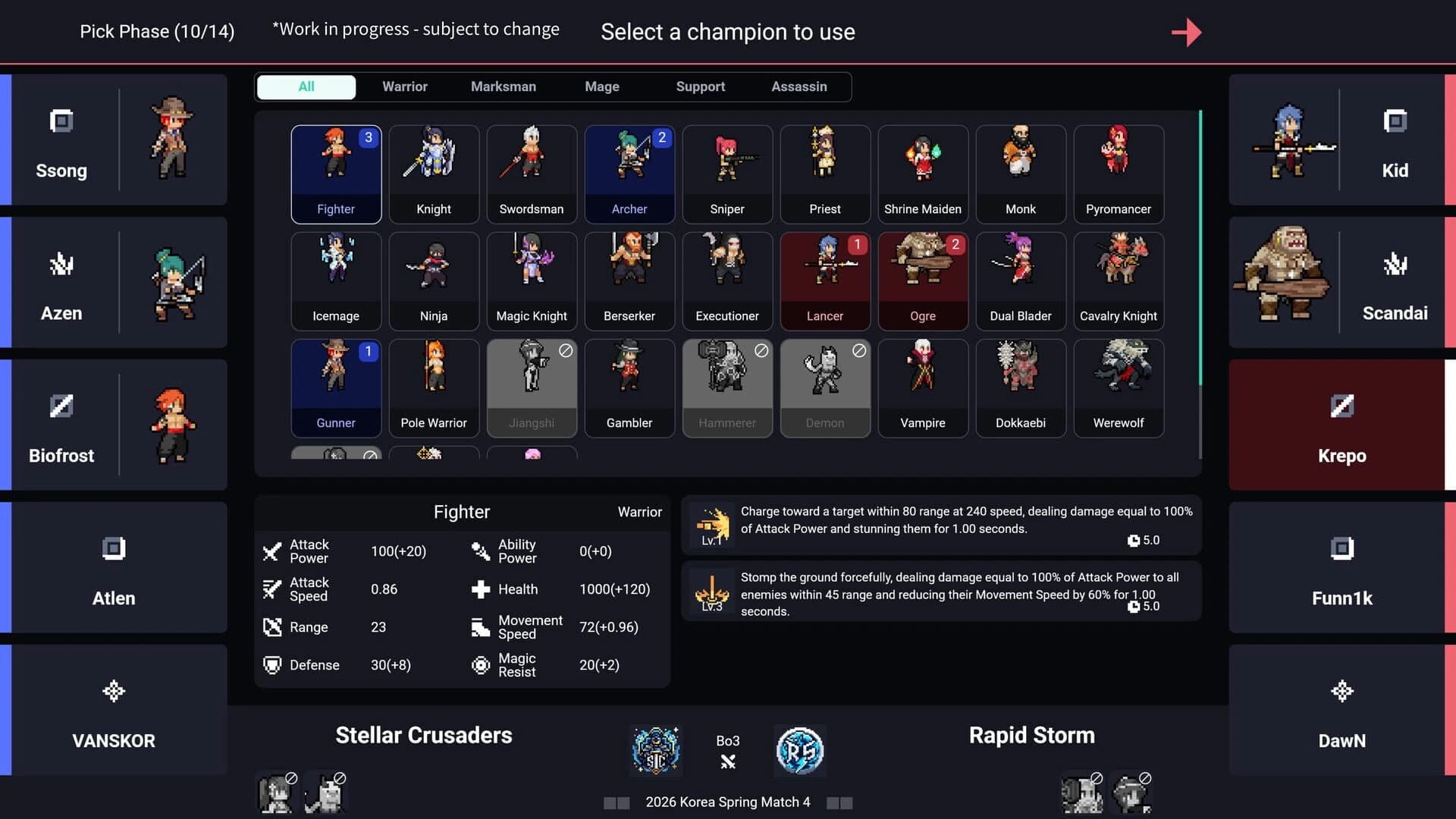Pick the Sniper champion
Screen dimensions: 1456x819
tap(726, 174)
